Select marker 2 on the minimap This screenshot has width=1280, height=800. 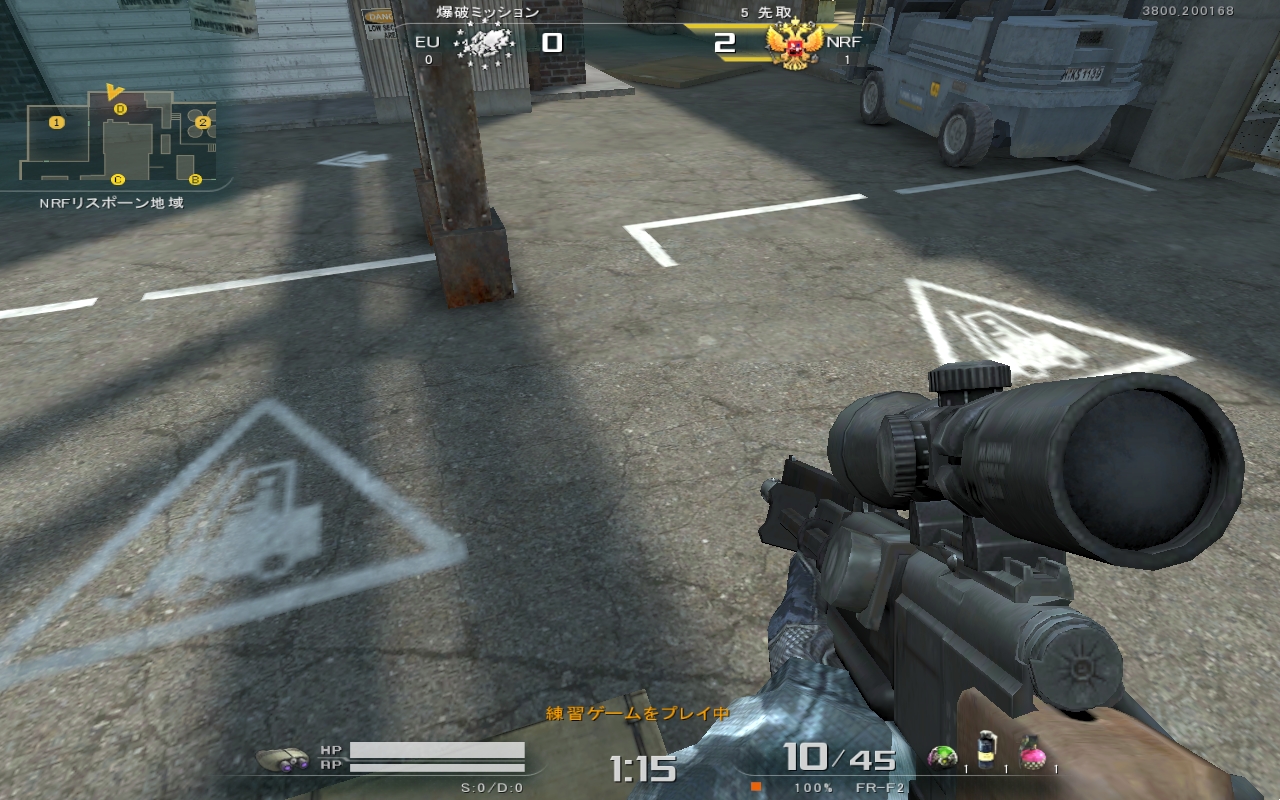tap(202, 122)
